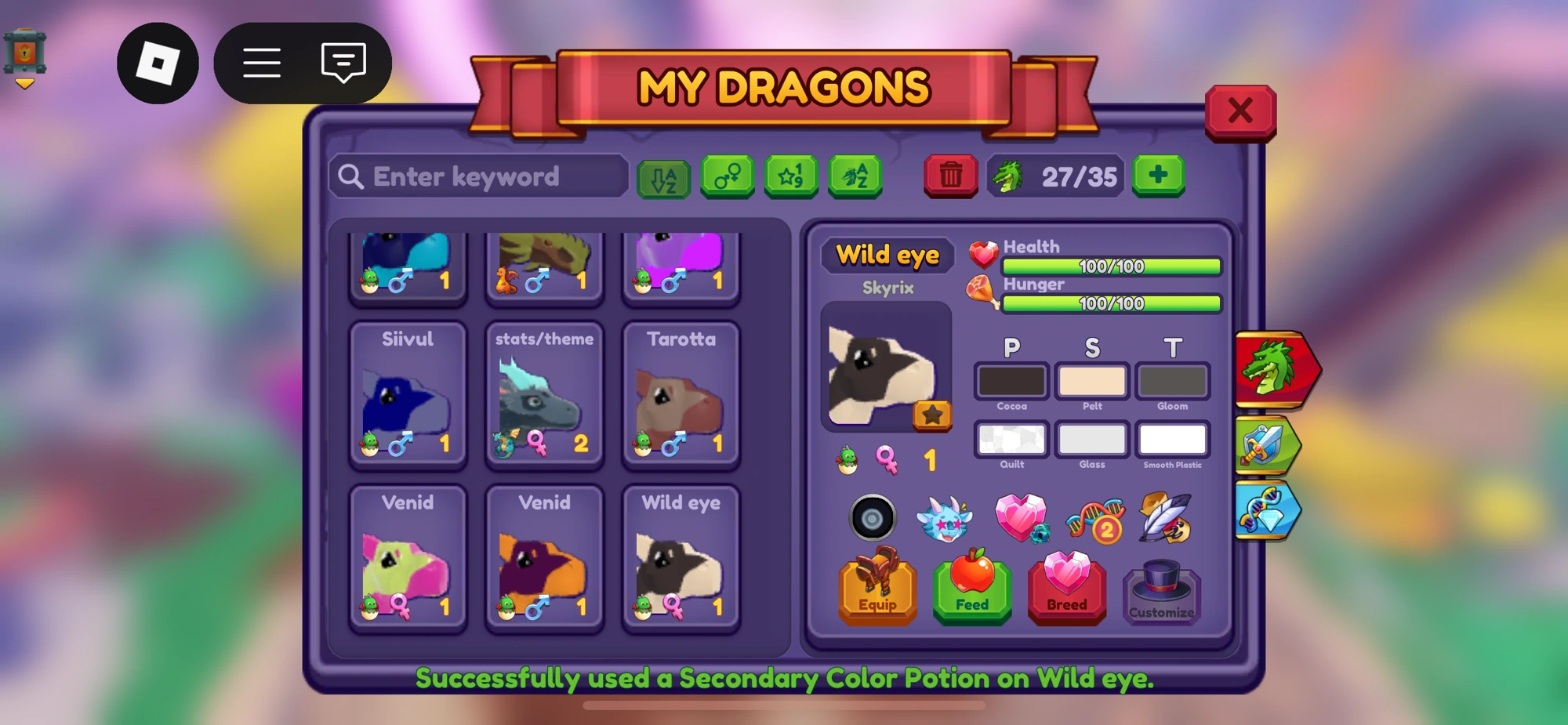1568x725 pixels.
Task: Click the Enter keyword search field
Action: click(x=478, y=176)
